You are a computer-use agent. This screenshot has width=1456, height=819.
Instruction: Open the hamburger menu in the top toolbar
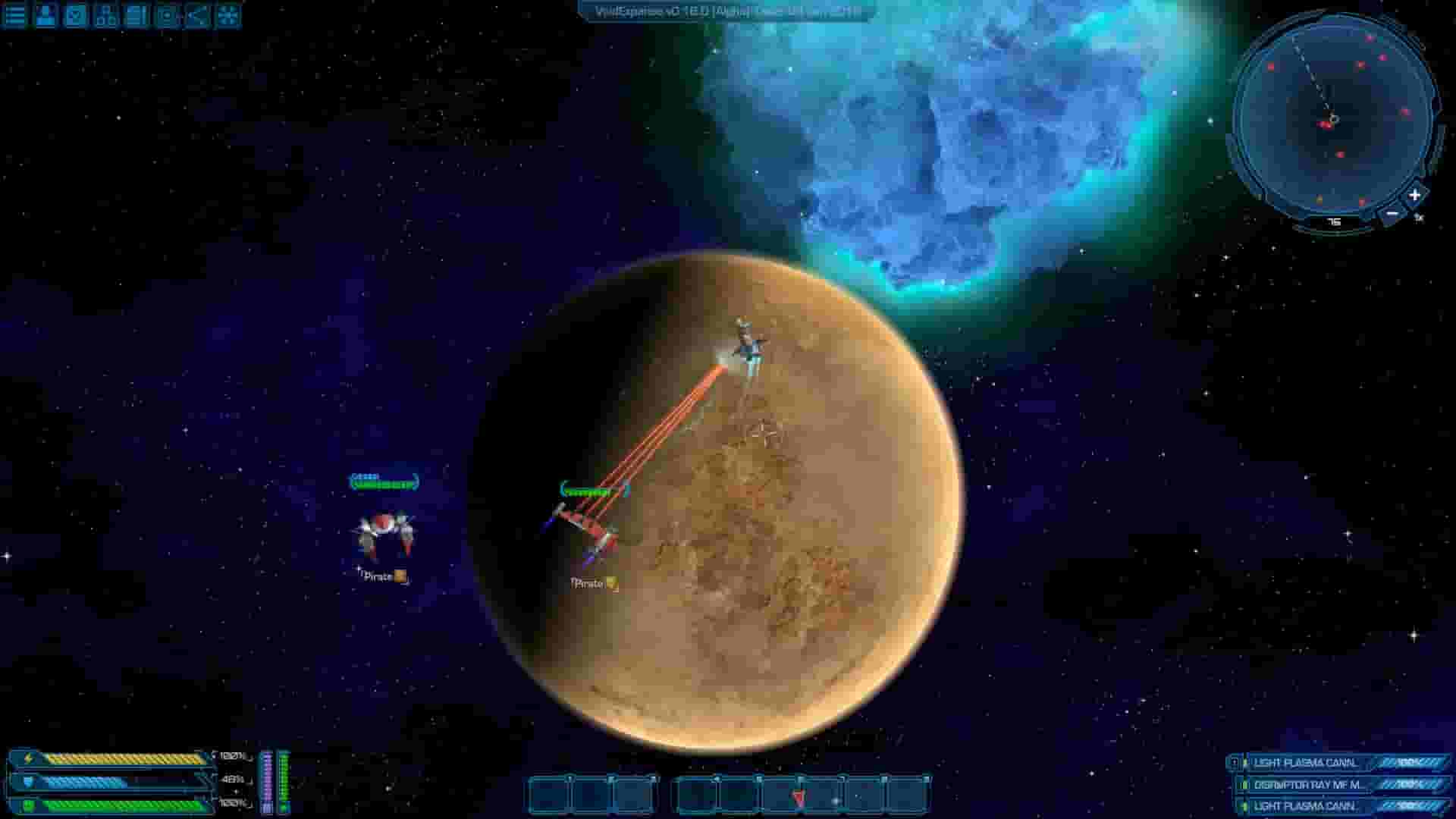pyautogui.click(x=14, y=15)
